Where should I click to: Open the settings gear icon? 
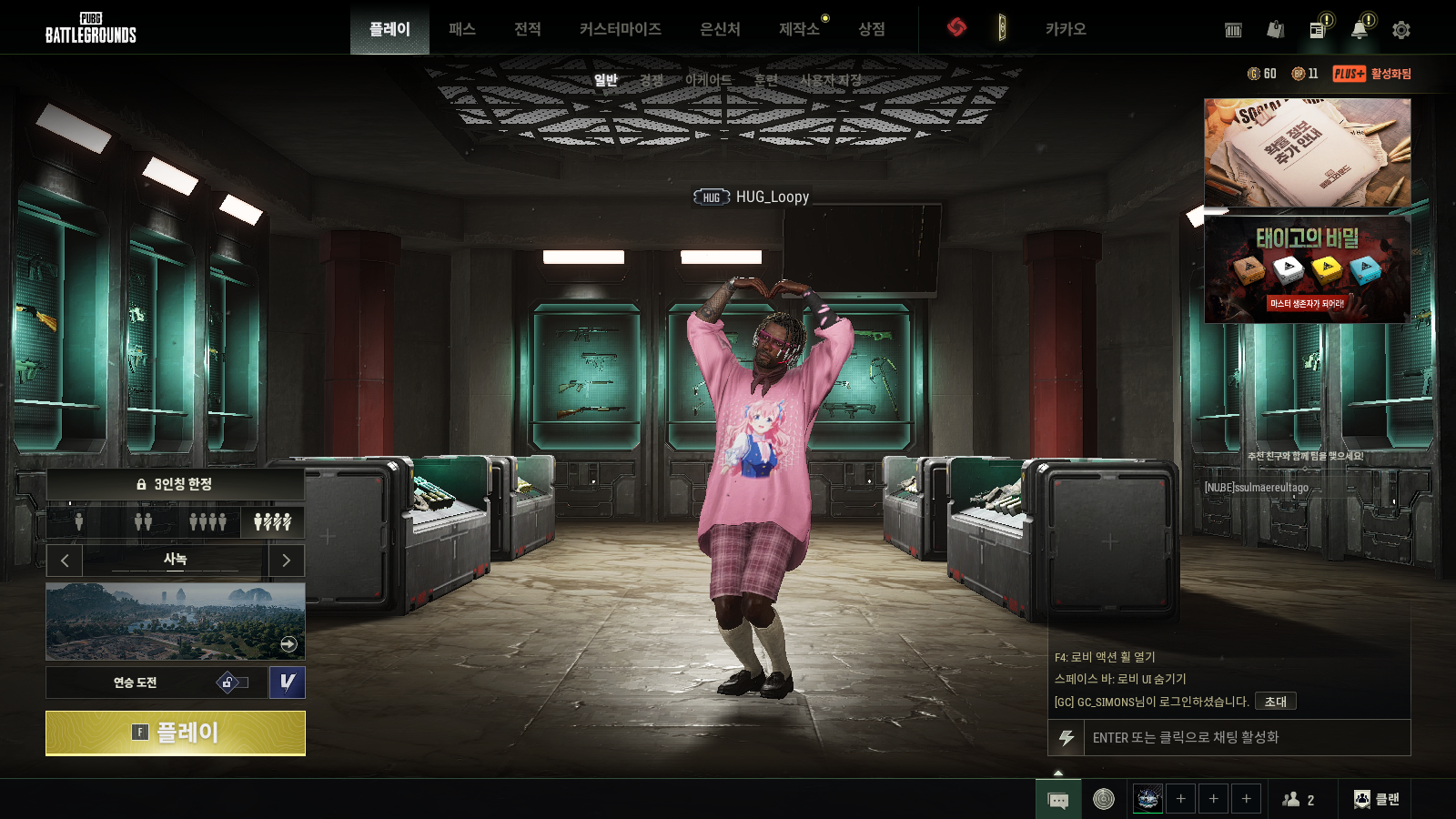pos(1401,30)
